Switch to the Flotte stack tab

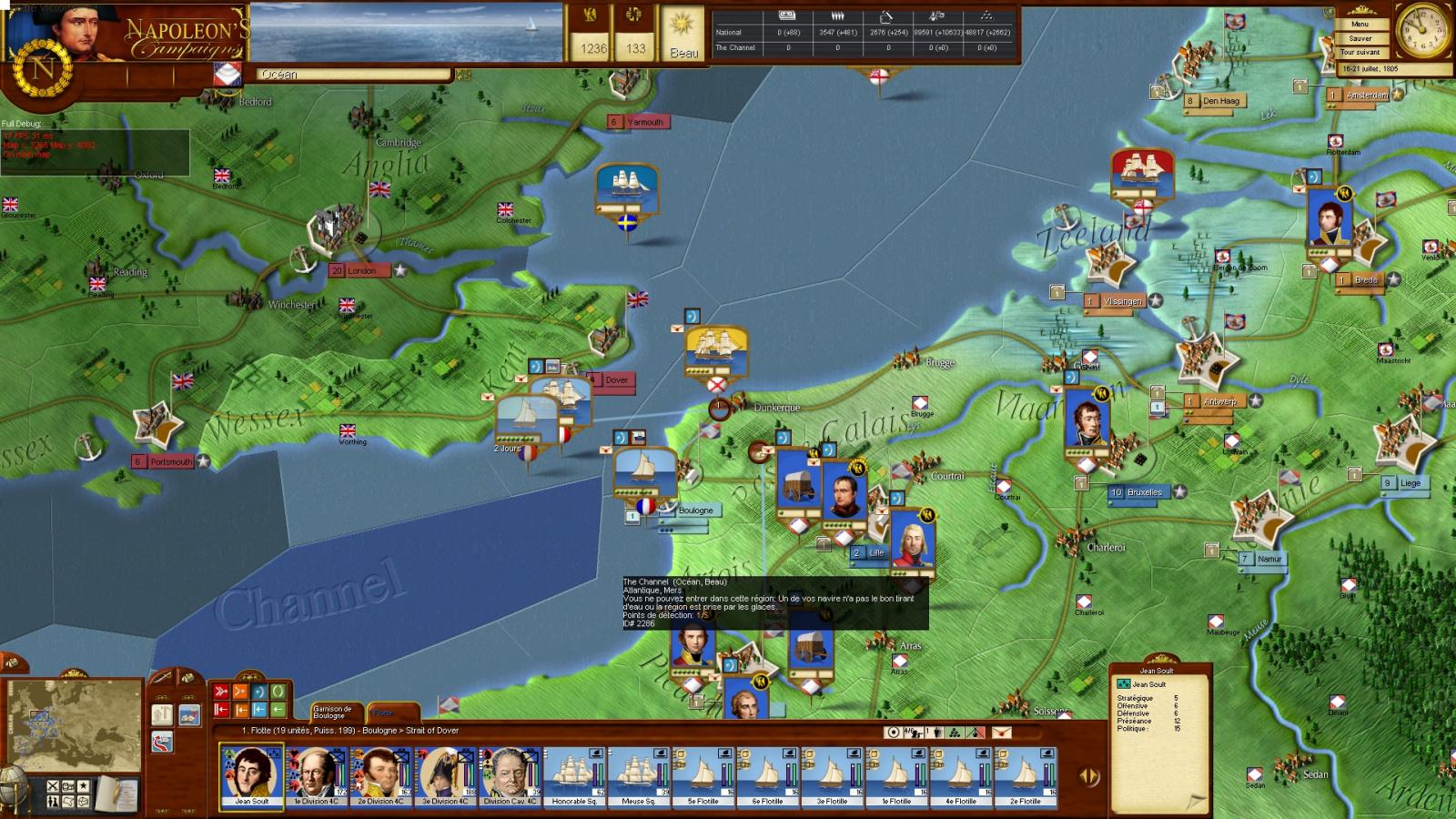[x=391, y=712]
